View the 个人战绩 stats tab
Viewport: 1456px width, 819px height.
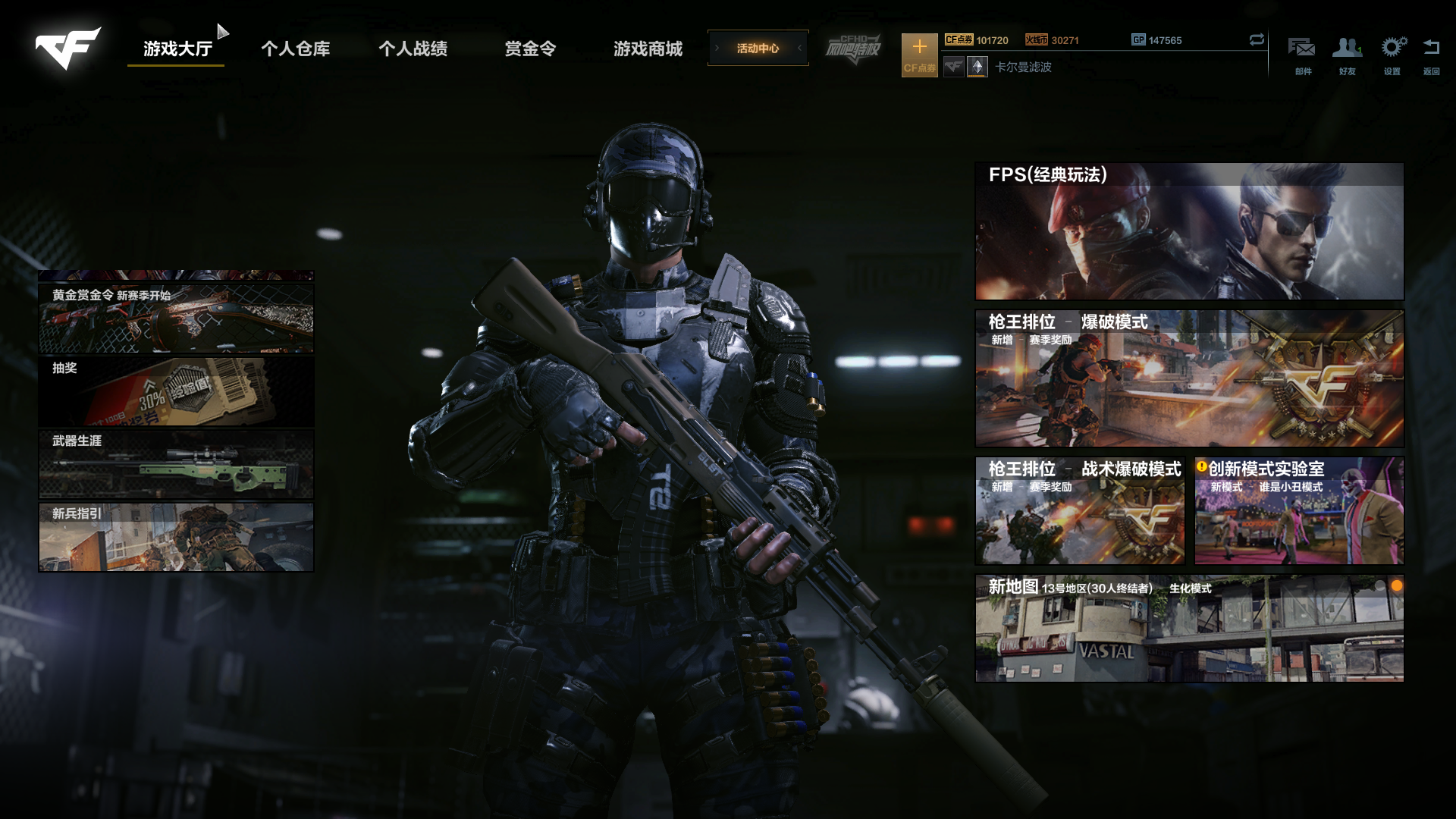pyautogui.click(x=413, y=49)
